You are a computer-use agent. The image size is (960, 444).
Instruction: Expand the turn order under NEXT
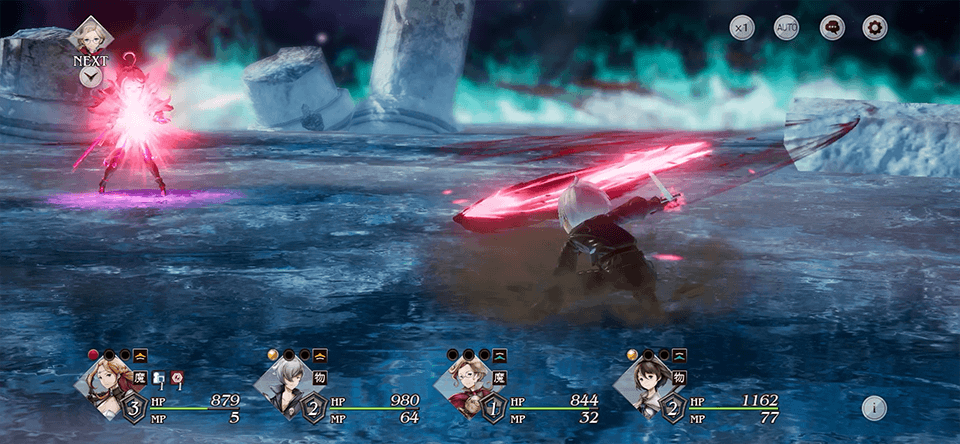click(90, 77)
